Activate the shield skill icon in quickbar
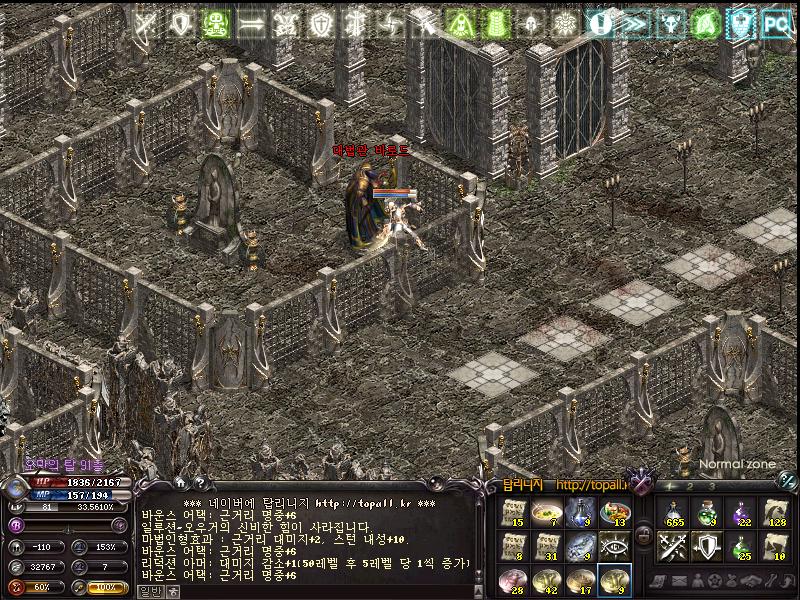800x600 pixels. pyautogui.click(x=708, y=546)
